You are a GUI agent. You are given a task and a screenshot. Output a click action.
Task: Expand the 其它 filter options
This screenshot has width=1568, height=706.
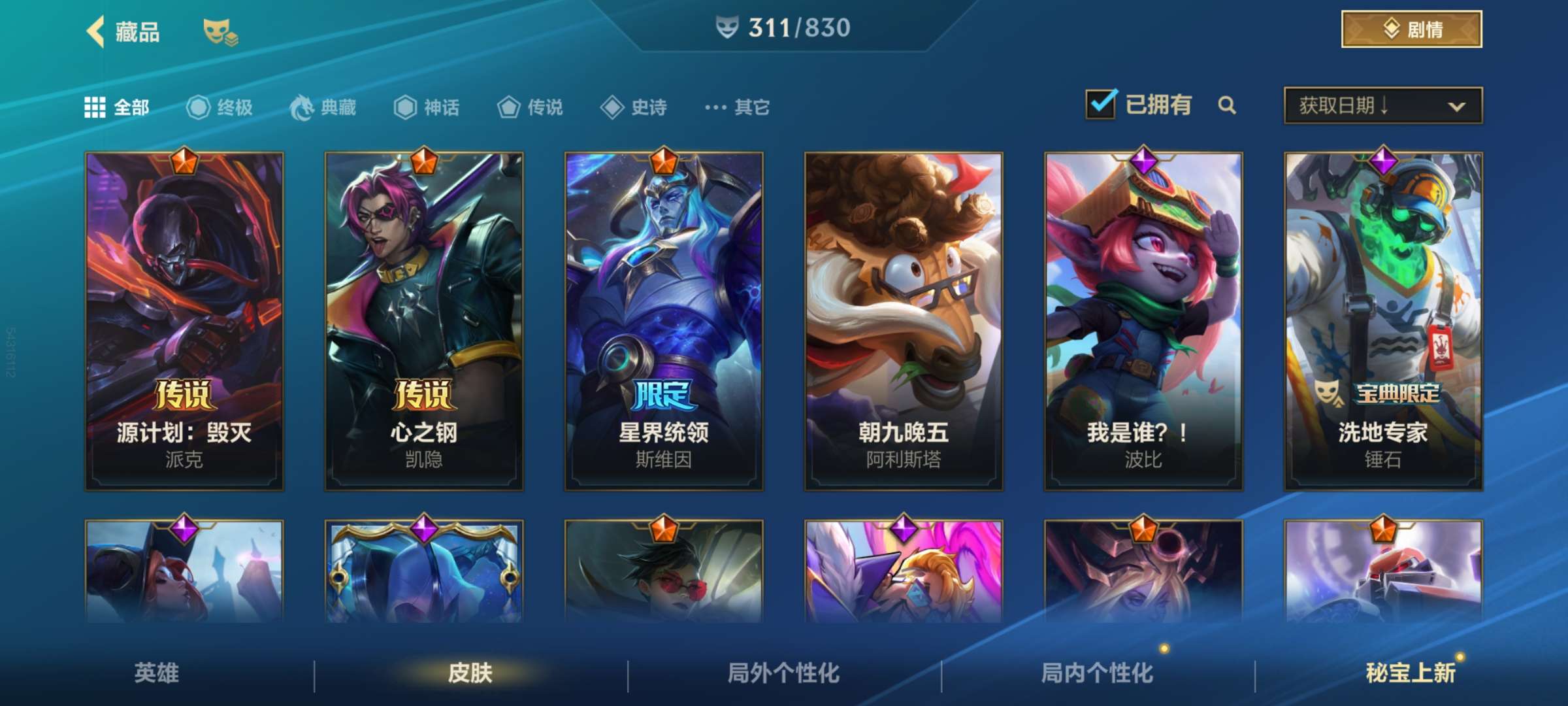click(x=735, y=109)
